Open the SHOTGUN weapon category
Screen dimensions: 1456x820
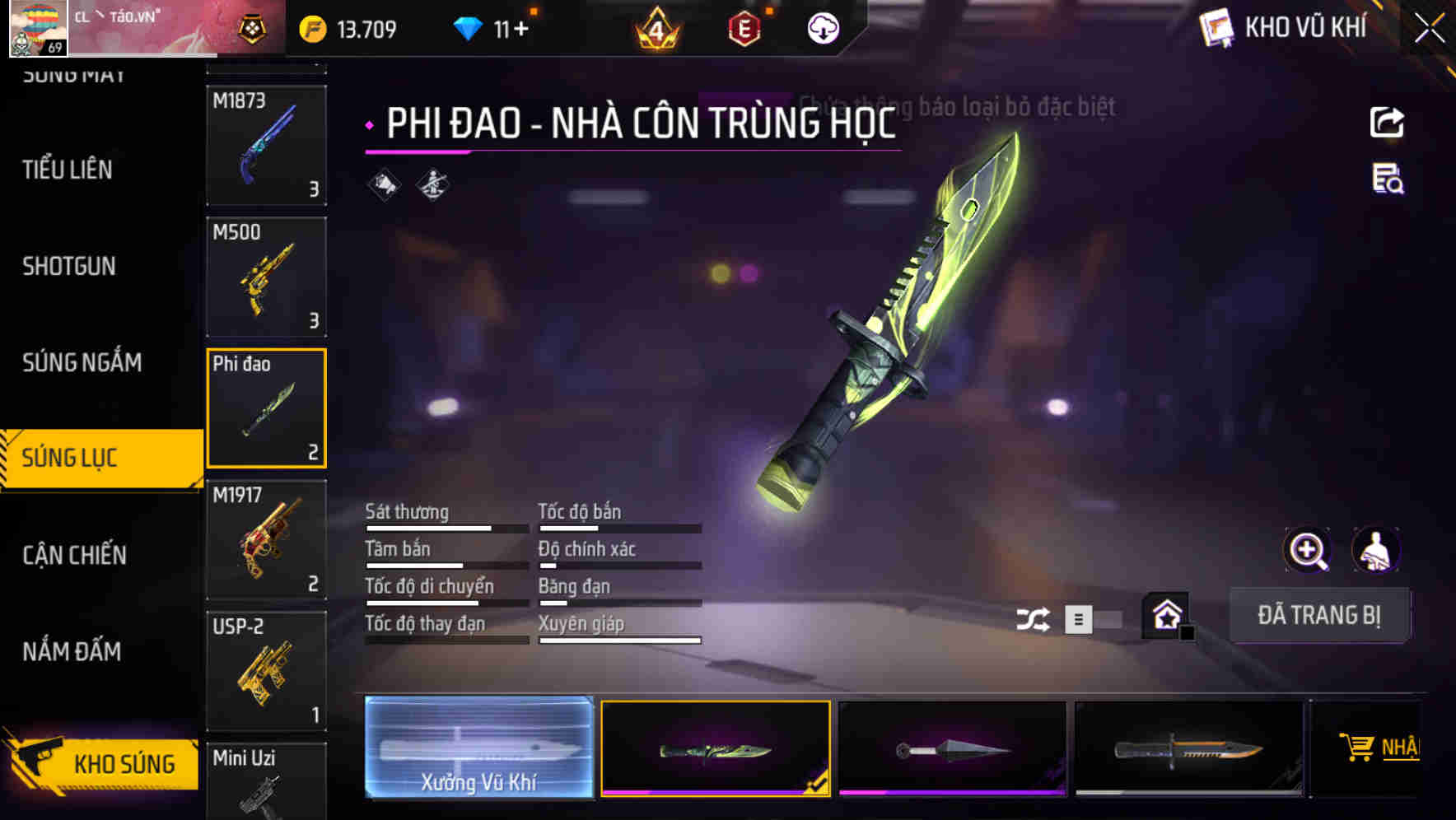click(x=70, y=266)
